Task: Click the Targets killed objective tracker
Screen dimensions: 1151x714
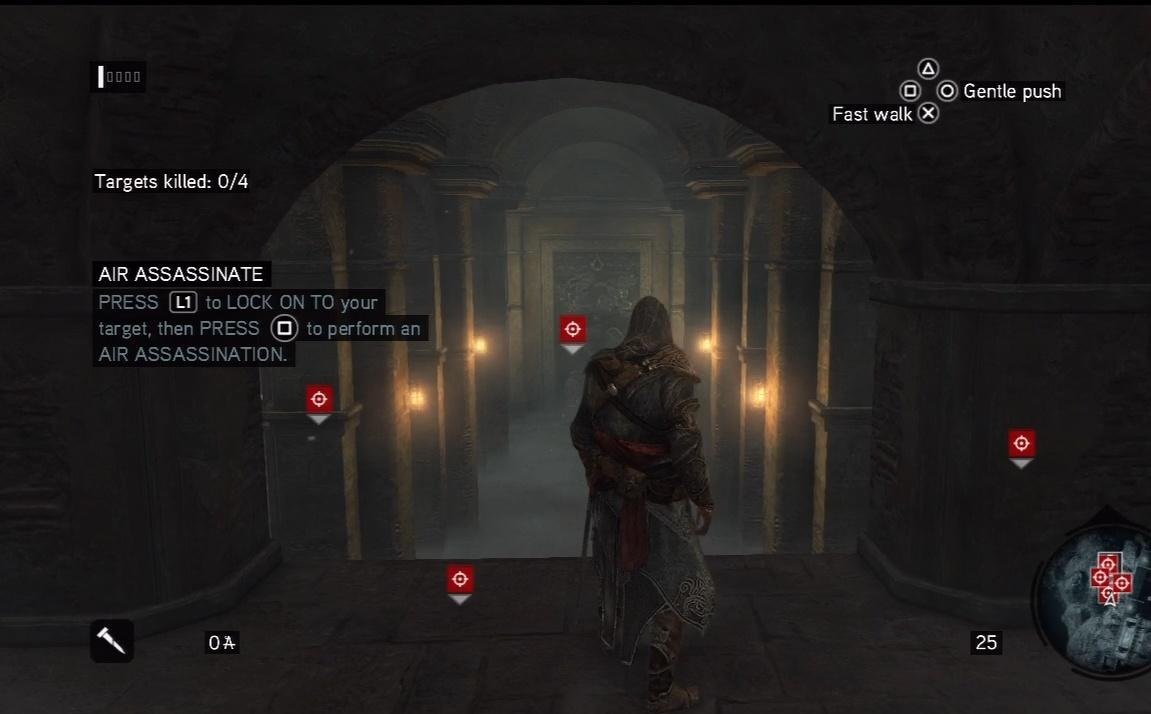Action: pos(171,182)
